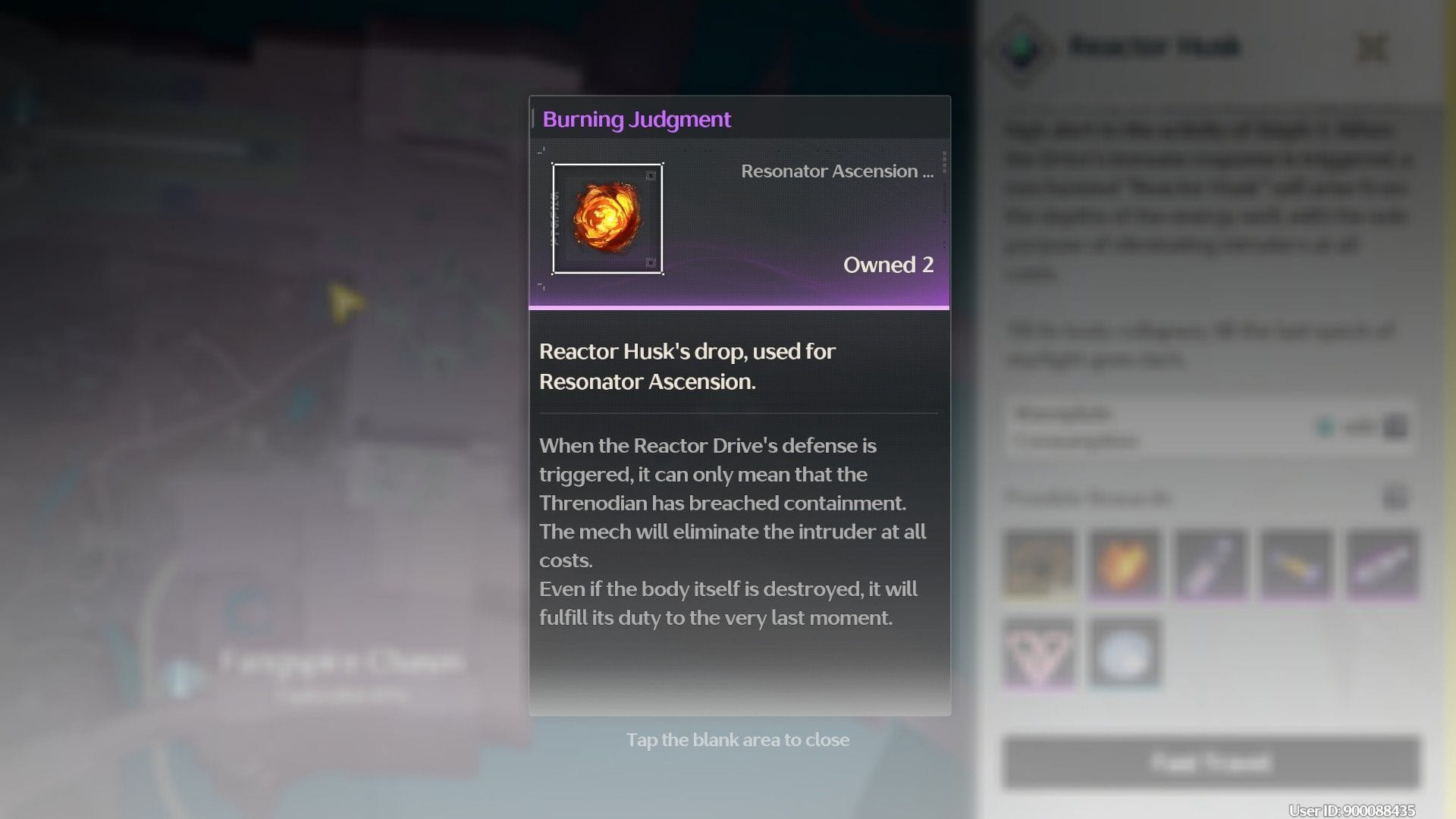Click the truncated Resonator Ascension category label

[836, 171]
